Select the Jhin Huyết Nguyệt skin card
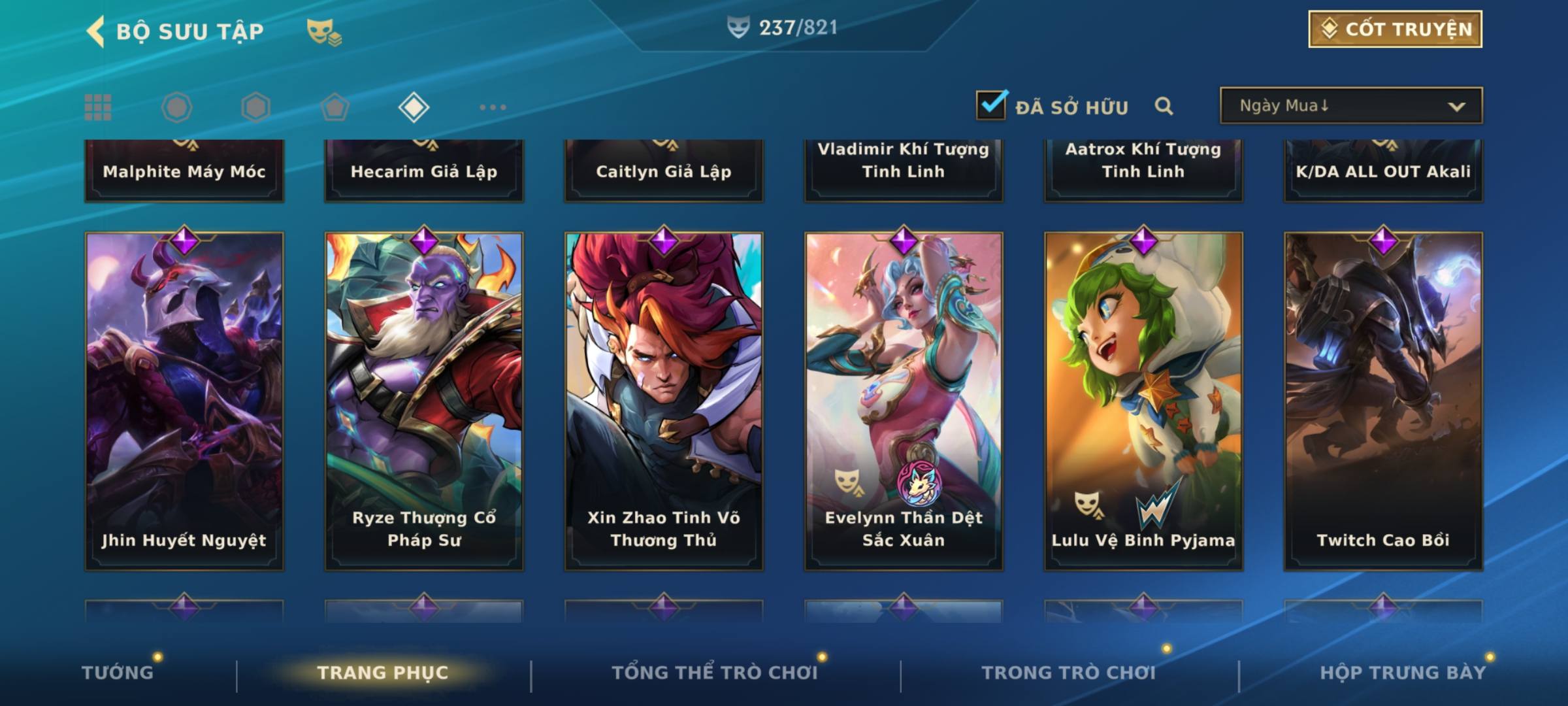The image size is (1568, 706). click(184, 401)
